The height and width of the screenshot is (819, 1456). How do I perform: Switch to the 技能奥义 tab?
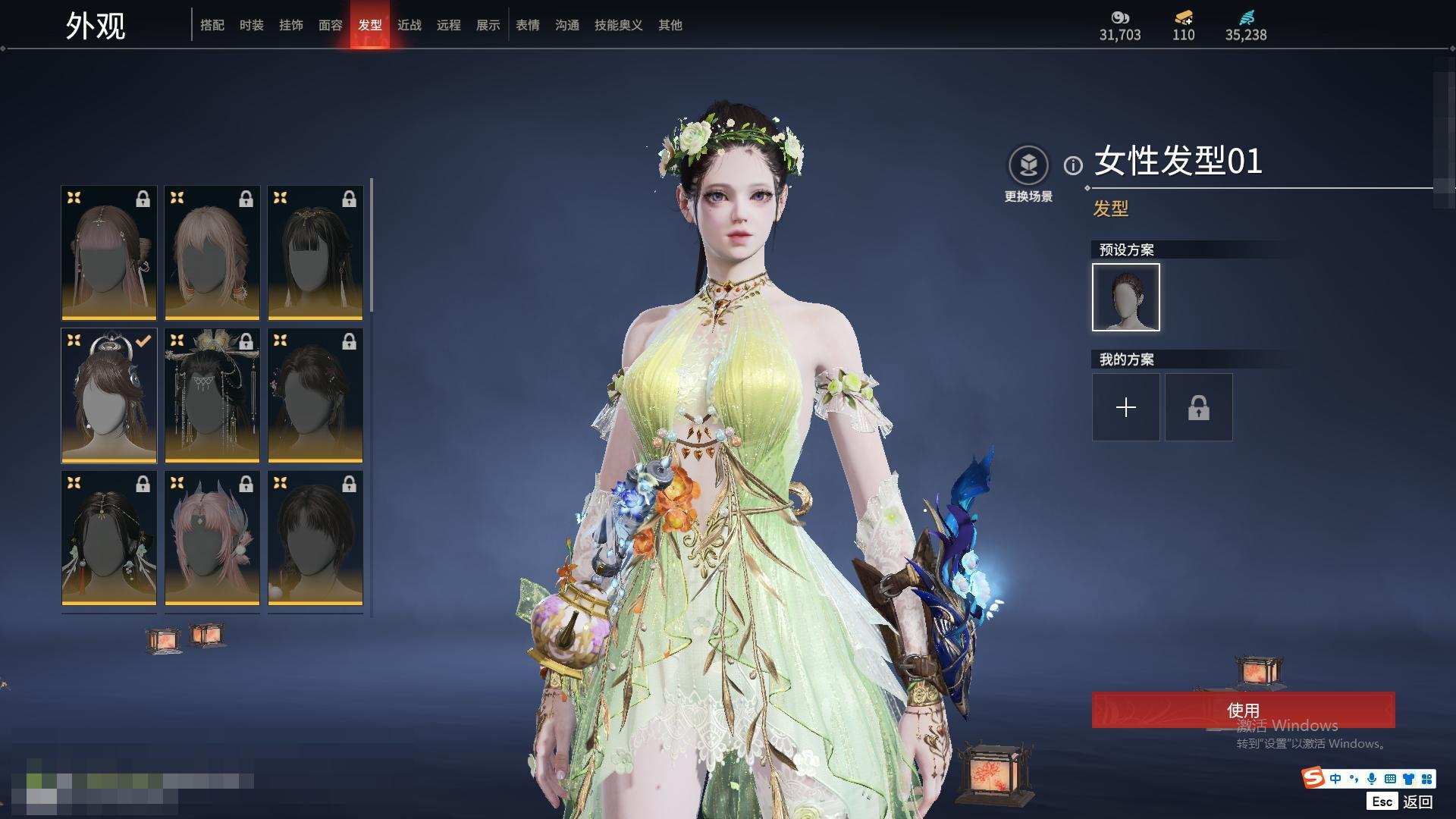(618, 25)
